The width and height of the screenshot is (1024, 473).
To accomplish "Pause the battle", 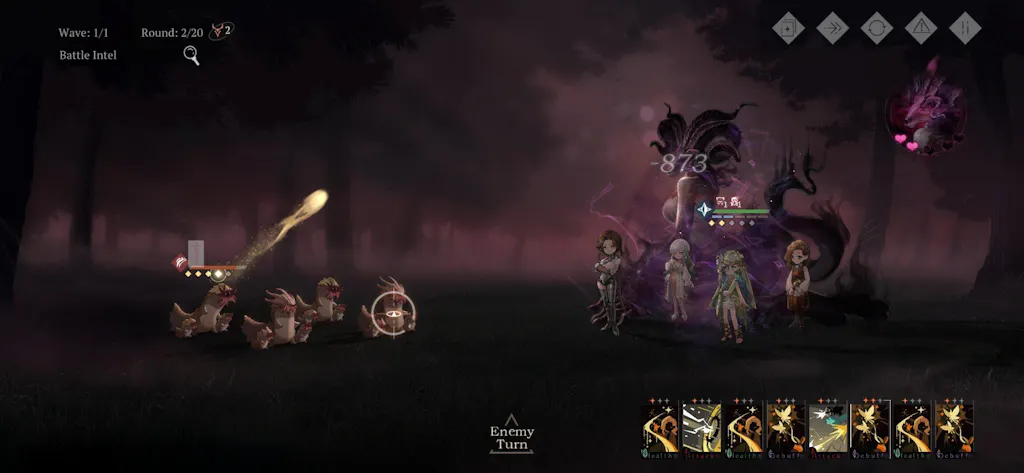I will pos(965,27).
